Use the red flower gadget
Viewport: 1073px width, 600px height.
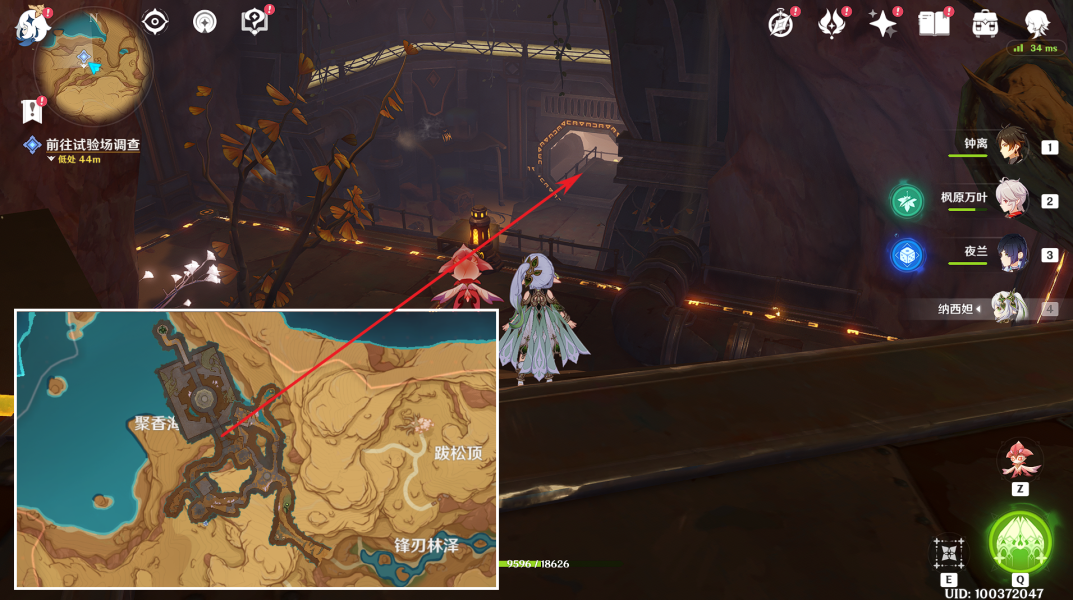tap(1019, 460)
